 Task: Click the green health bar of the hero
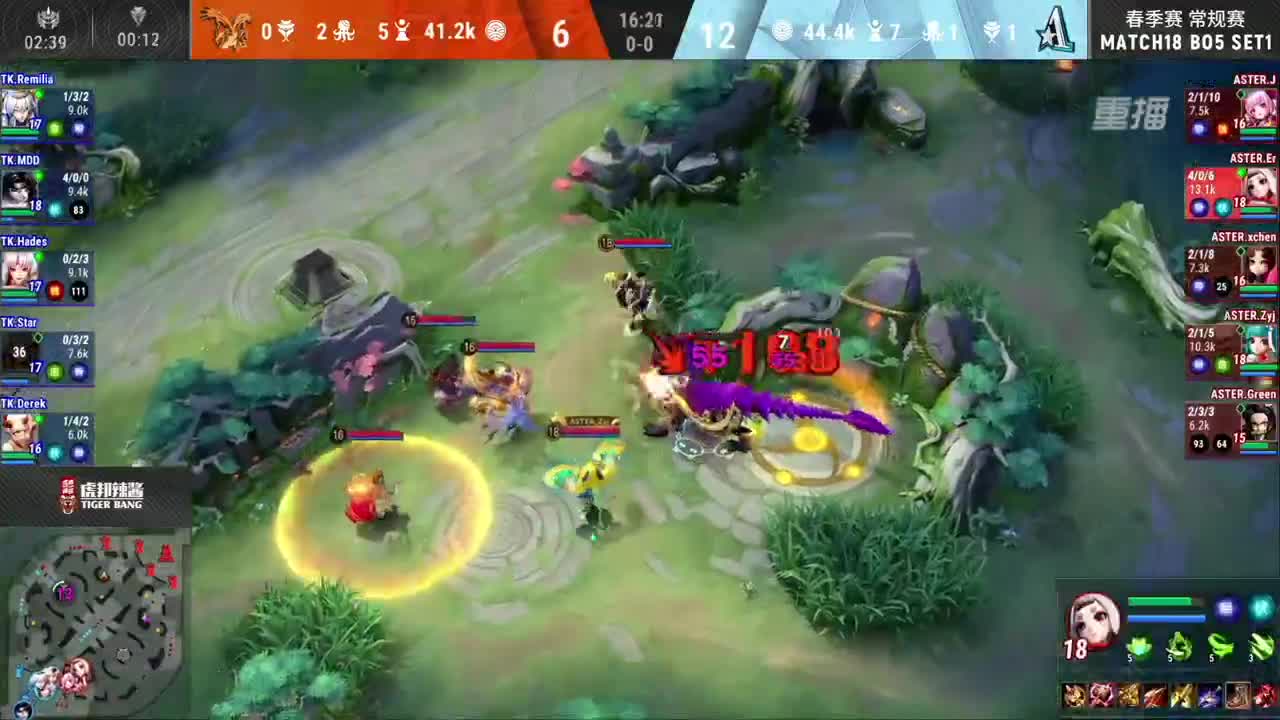1160,600
